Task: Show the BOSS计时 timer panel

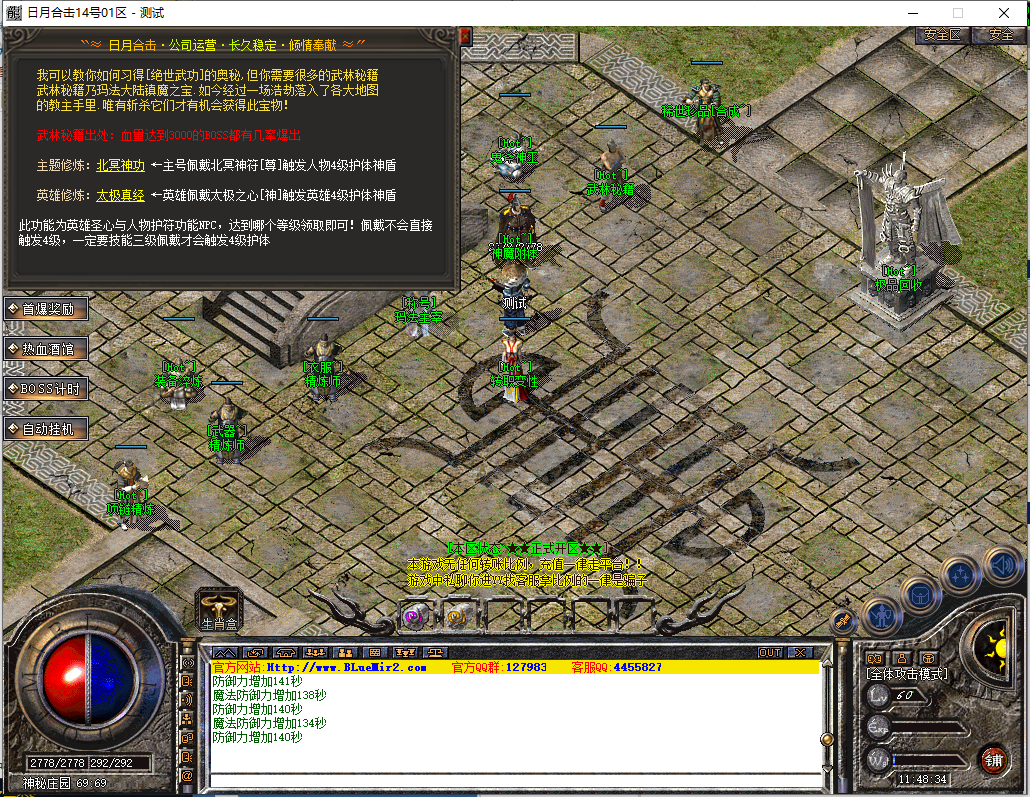Action: [47, 389]
